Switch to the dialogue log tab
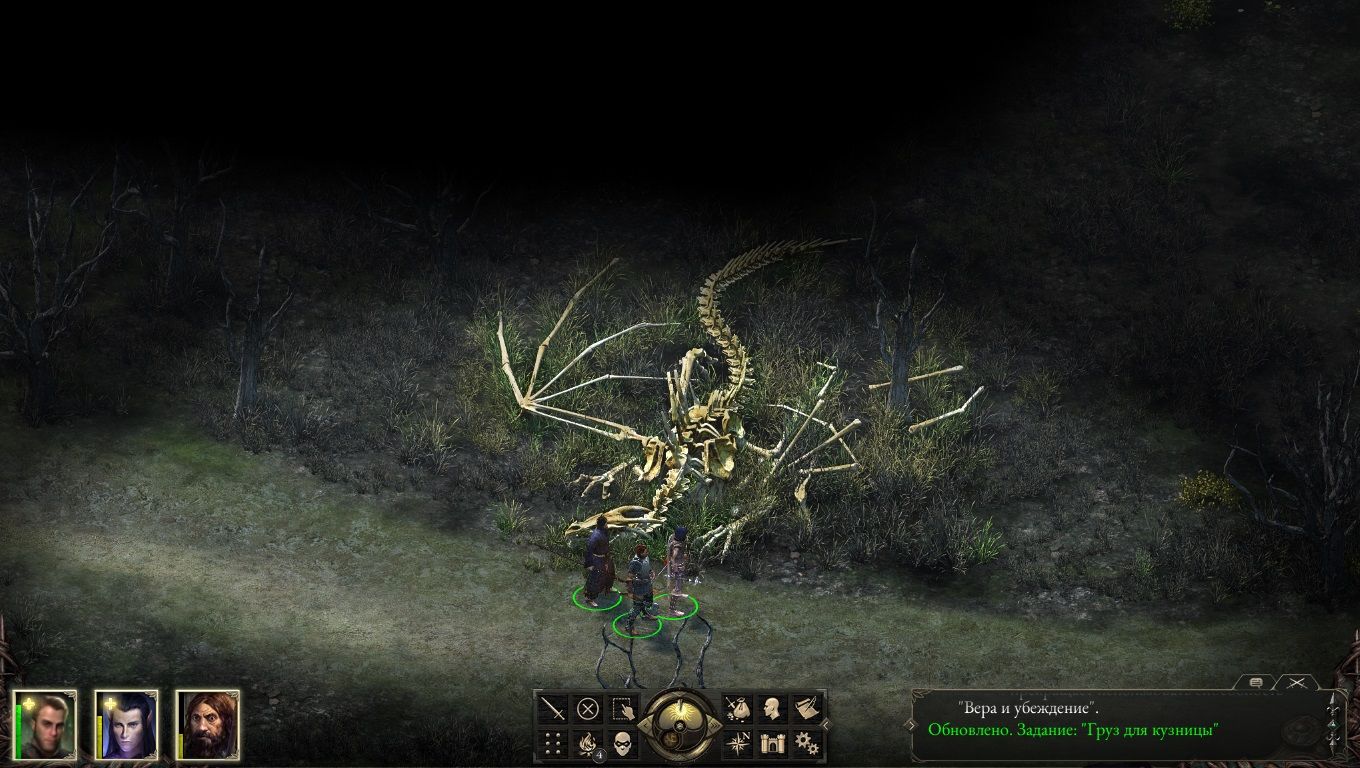The width and height of the screenshot is (1360, 768). tap(1256, 682)
